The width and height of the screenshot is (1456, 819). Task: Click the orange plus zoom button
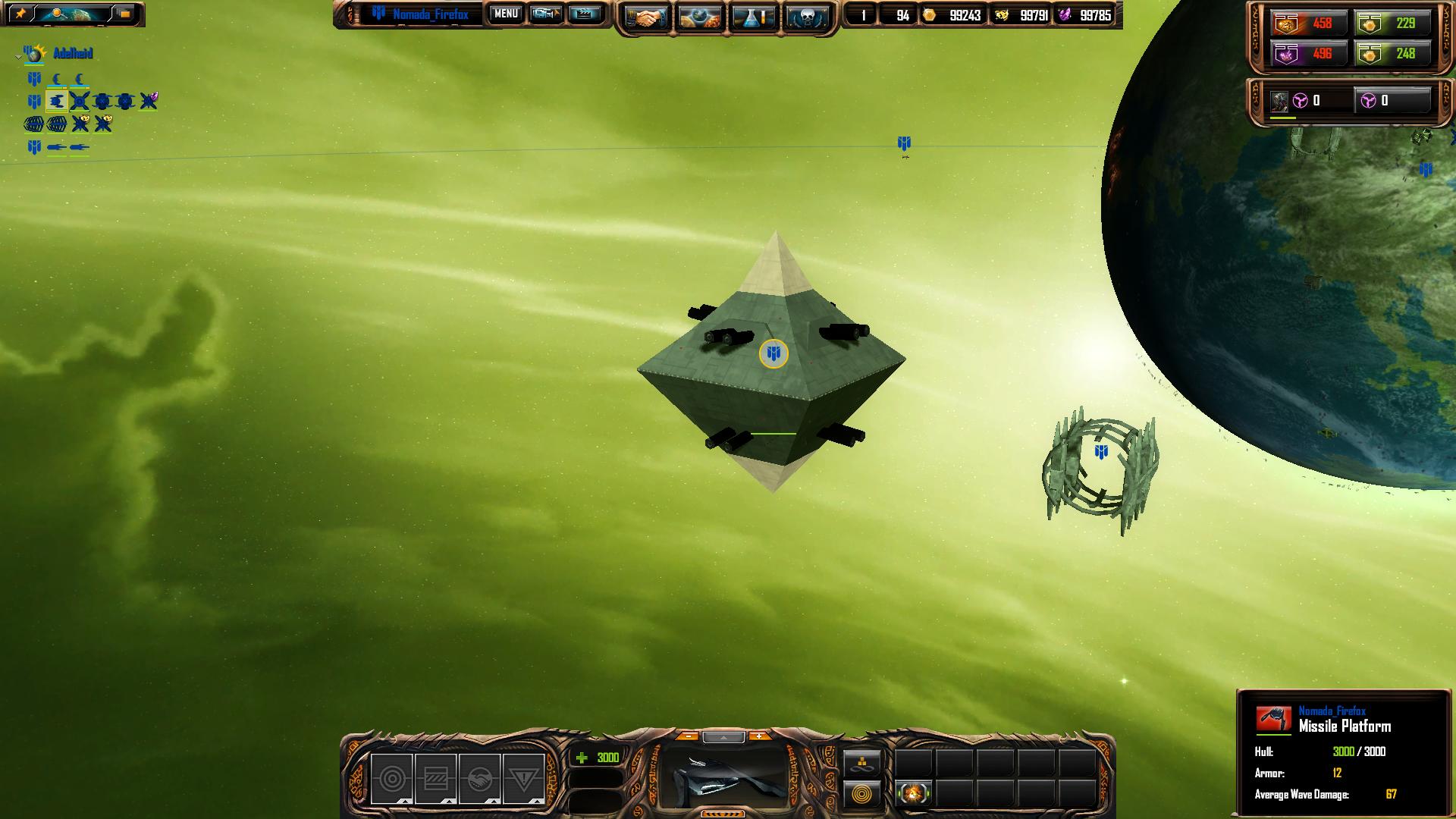(758, 736)
